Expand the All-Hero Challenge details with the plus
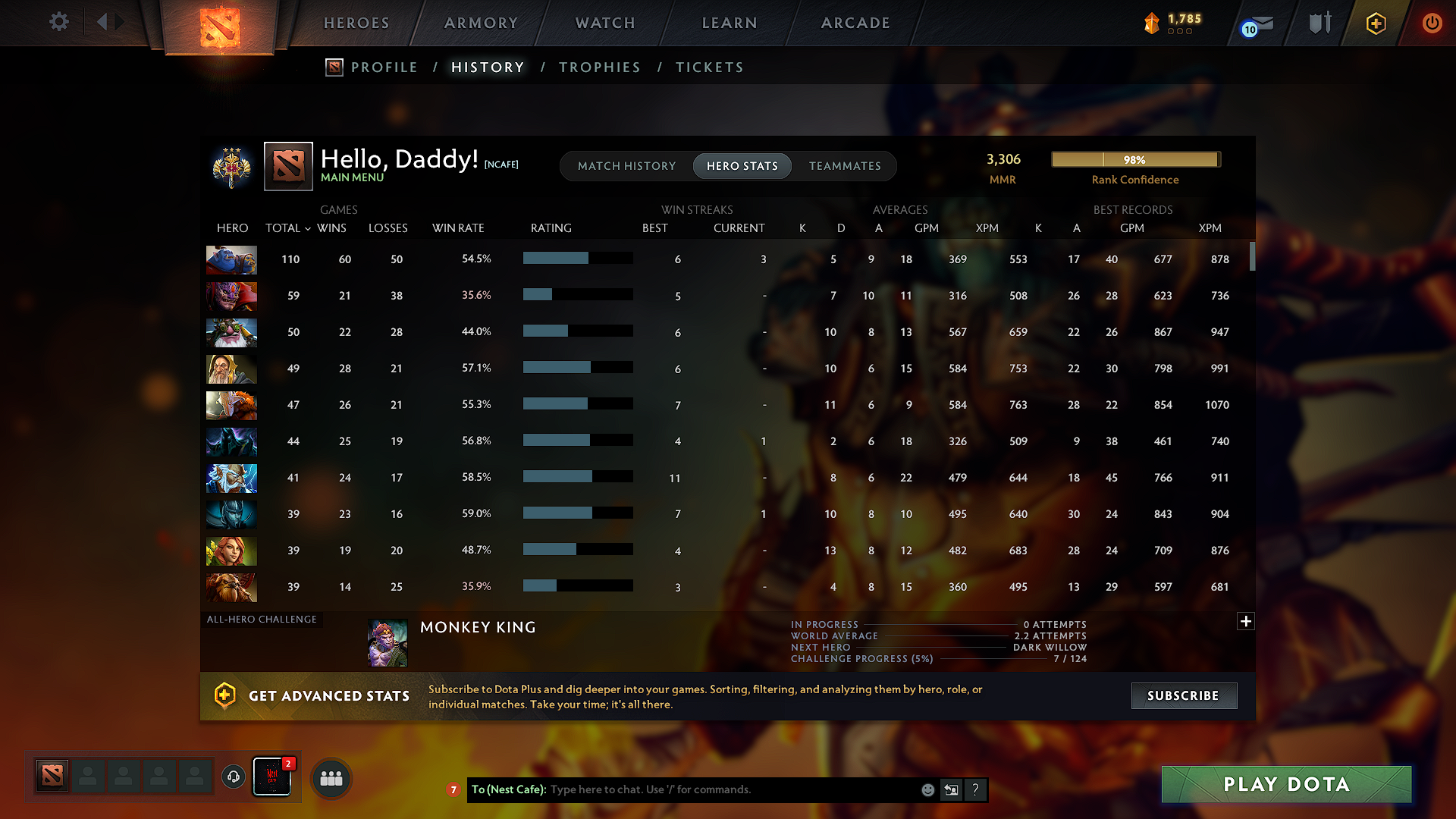1456x819 pixels. (x=1246, y=621)
